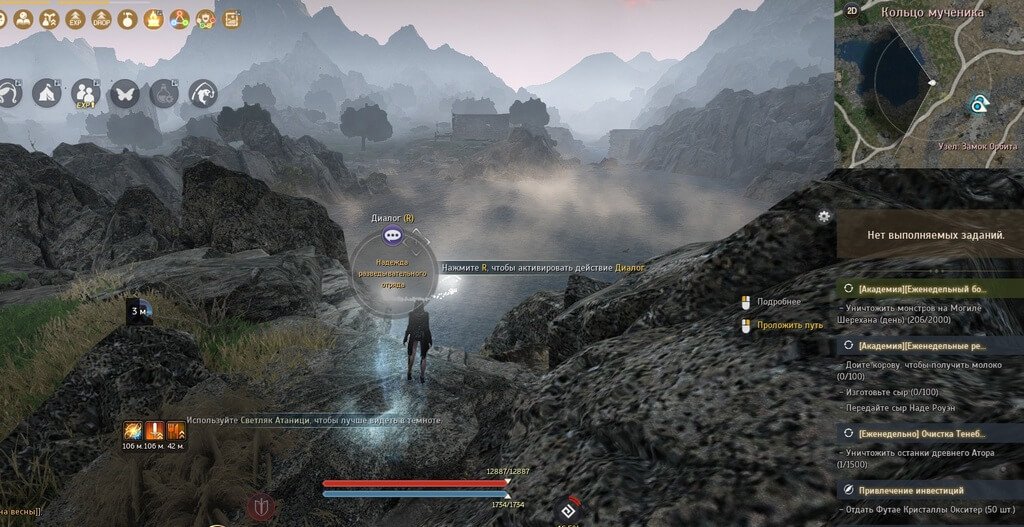Open the potion flask icon
Viewport: 1024px width, 527px height.
click(164, 93)
